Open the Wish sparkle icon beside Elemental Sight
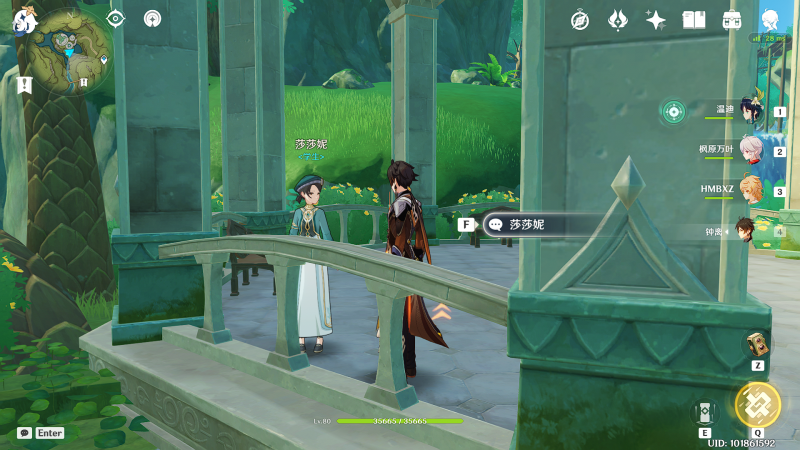 coord(152,18)
